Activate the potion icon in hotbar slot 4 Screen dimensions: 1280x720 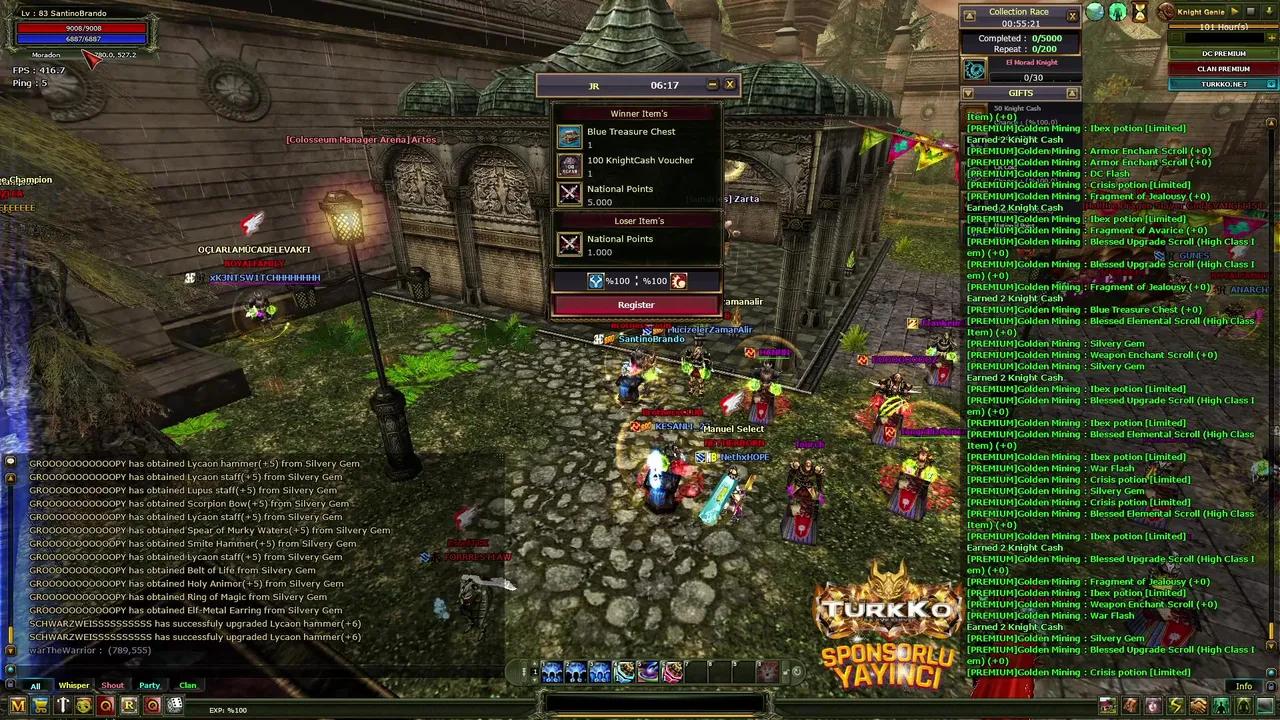pyautogui.click(x=624, y=671)
